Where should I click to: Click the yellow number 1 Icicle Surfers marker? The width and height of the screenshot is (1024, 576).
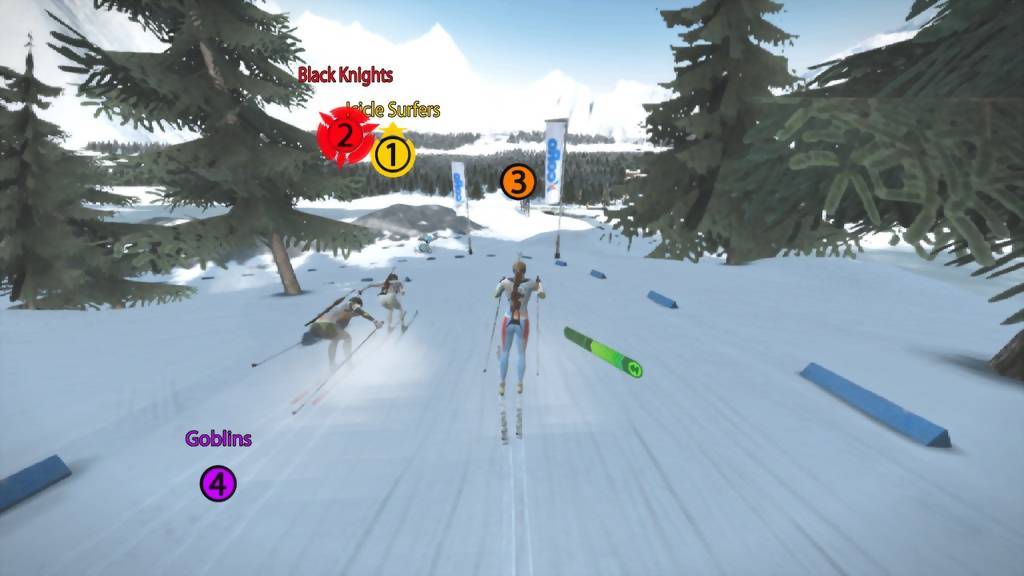[x=392, y=155]
